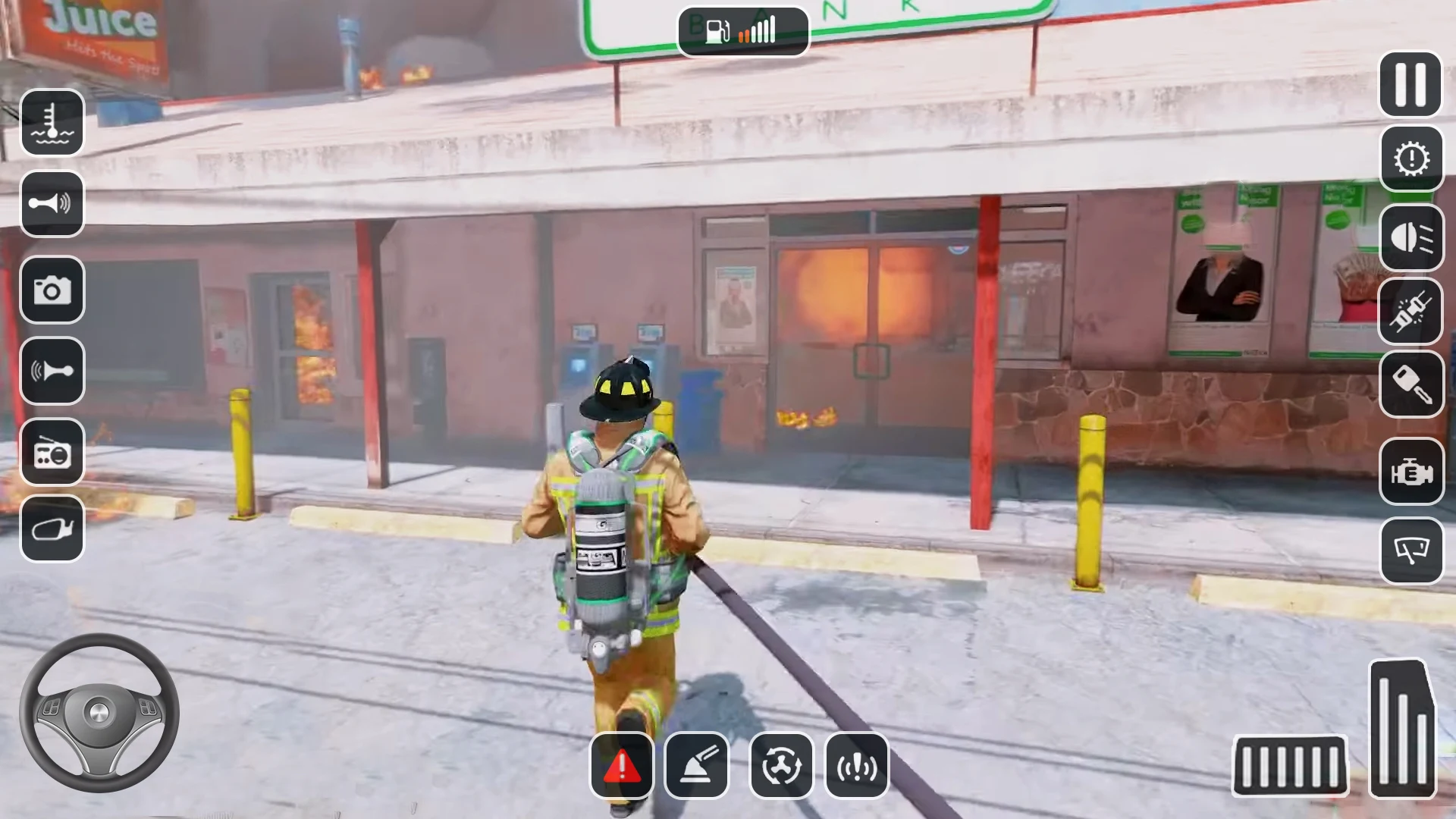Sound the emergency alert signal

pyautogui.click(x=857, y=766)
